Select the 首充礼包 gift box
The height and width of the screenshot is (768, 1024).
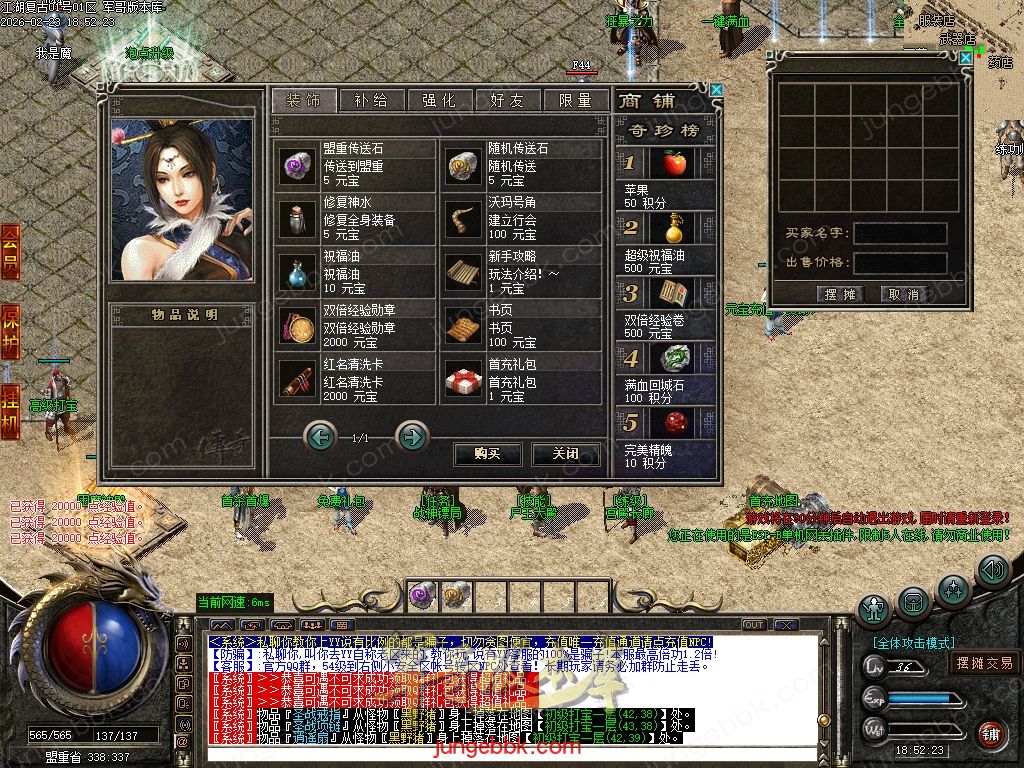coord(461,380)
